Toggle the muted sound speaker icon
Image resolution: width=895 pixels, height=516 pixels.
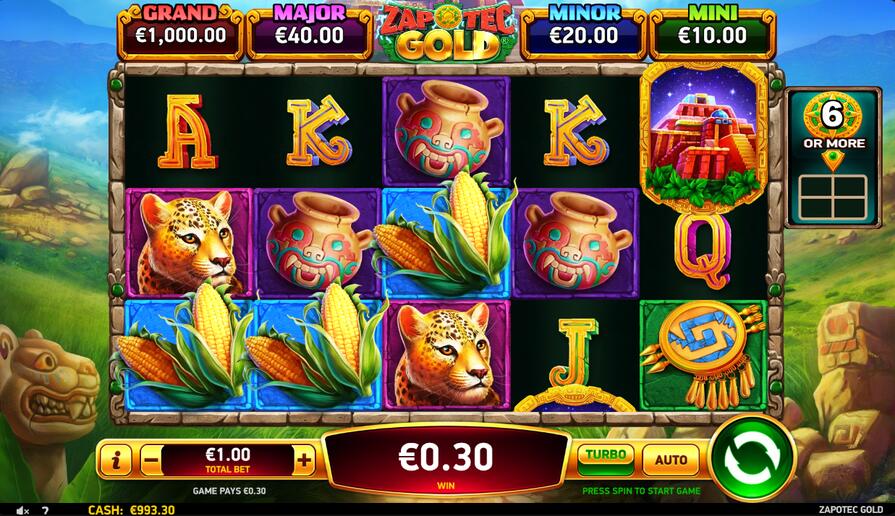(x=23, y=510)
